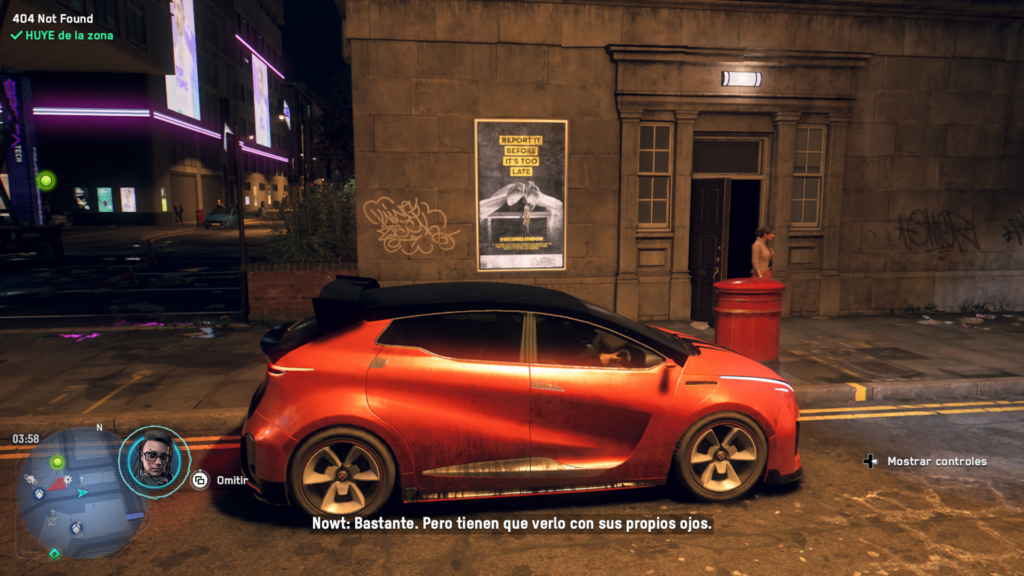Open the 404 Not Found mission tracker
The image size is (1024, 576).
tap(52, 18)
